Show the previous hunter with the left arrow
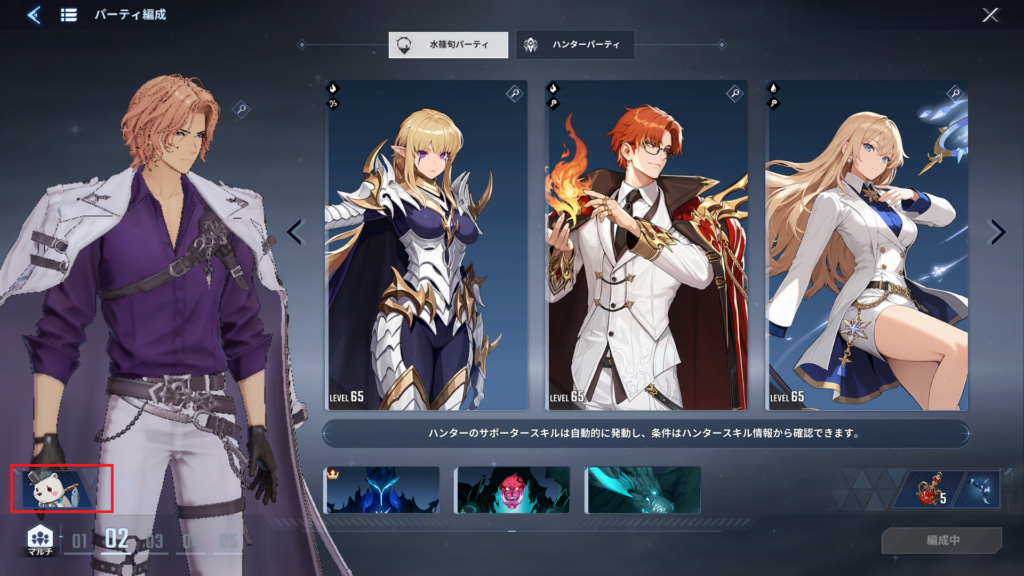1024x576 pixels. tap(294, 232)
